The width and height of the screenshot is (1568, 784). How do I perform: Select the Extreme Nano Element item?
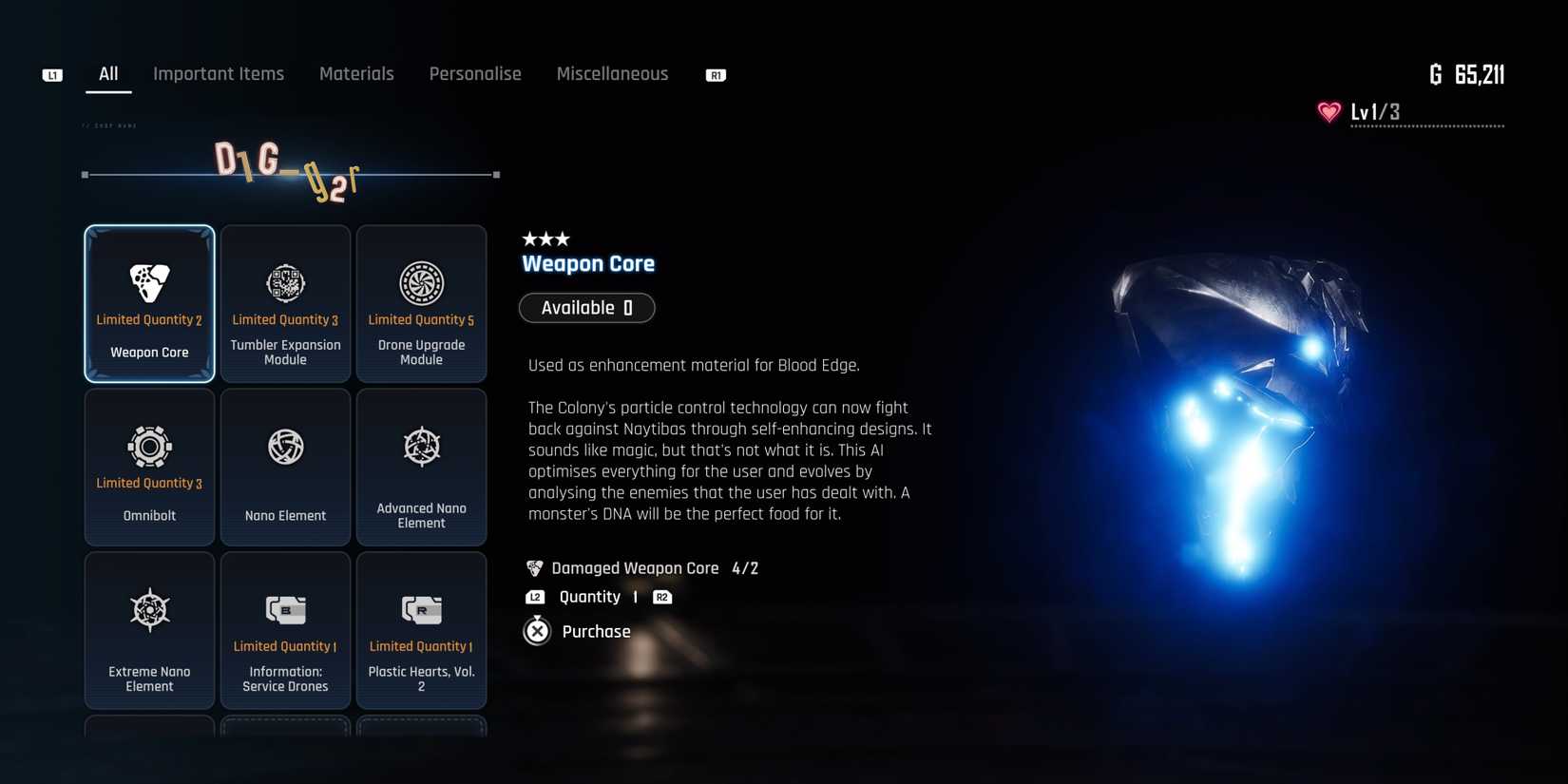[x=149, y=629]
